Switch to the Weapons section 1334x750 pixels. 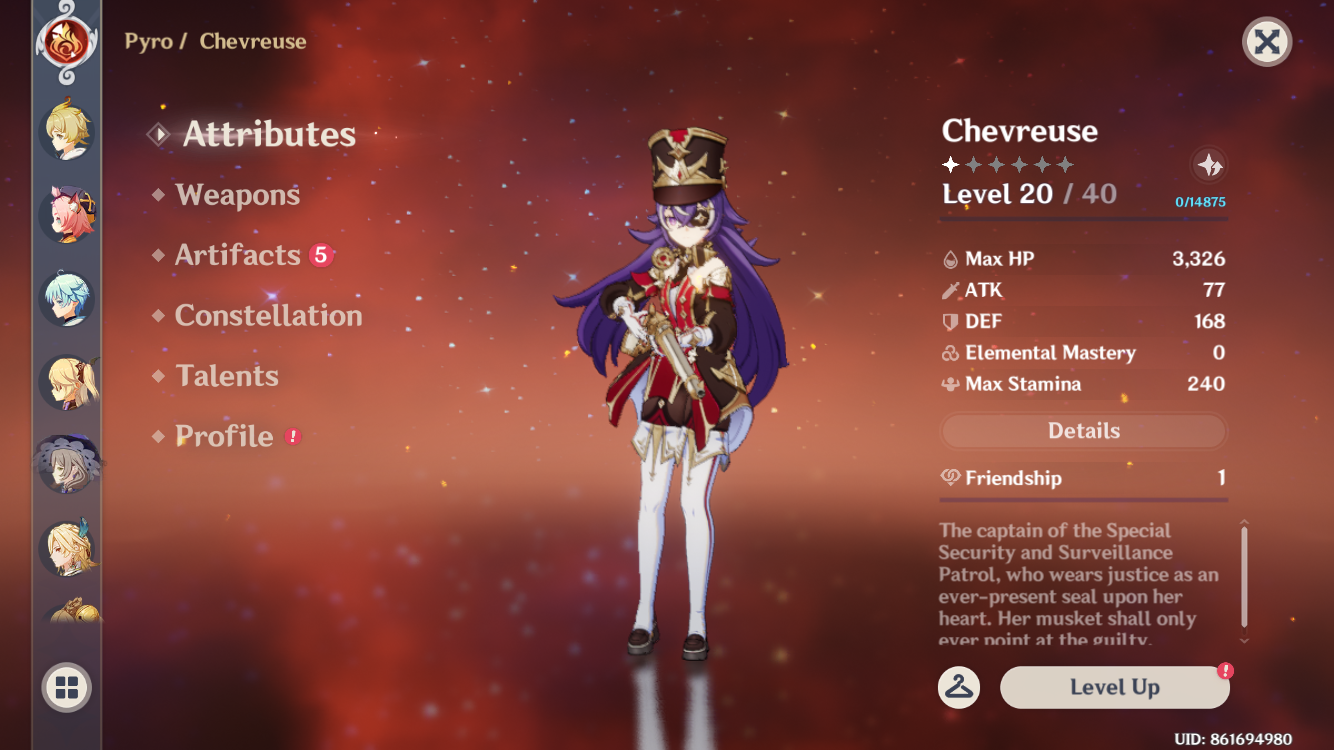coord(238,195)
